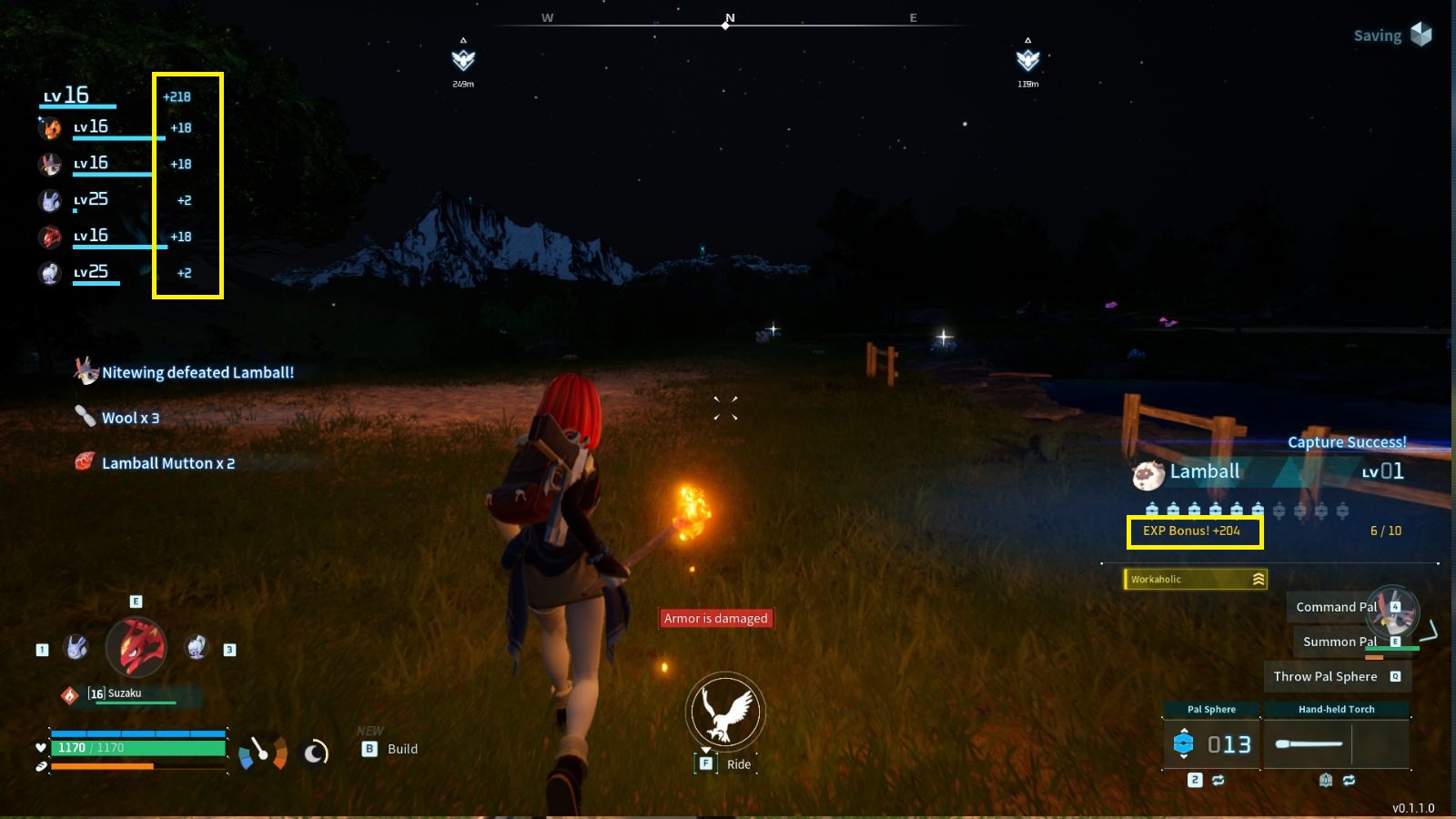1456x819 pixels.
Task: Select the Pal Sphere slot
Action: [x=1211, y=743]
